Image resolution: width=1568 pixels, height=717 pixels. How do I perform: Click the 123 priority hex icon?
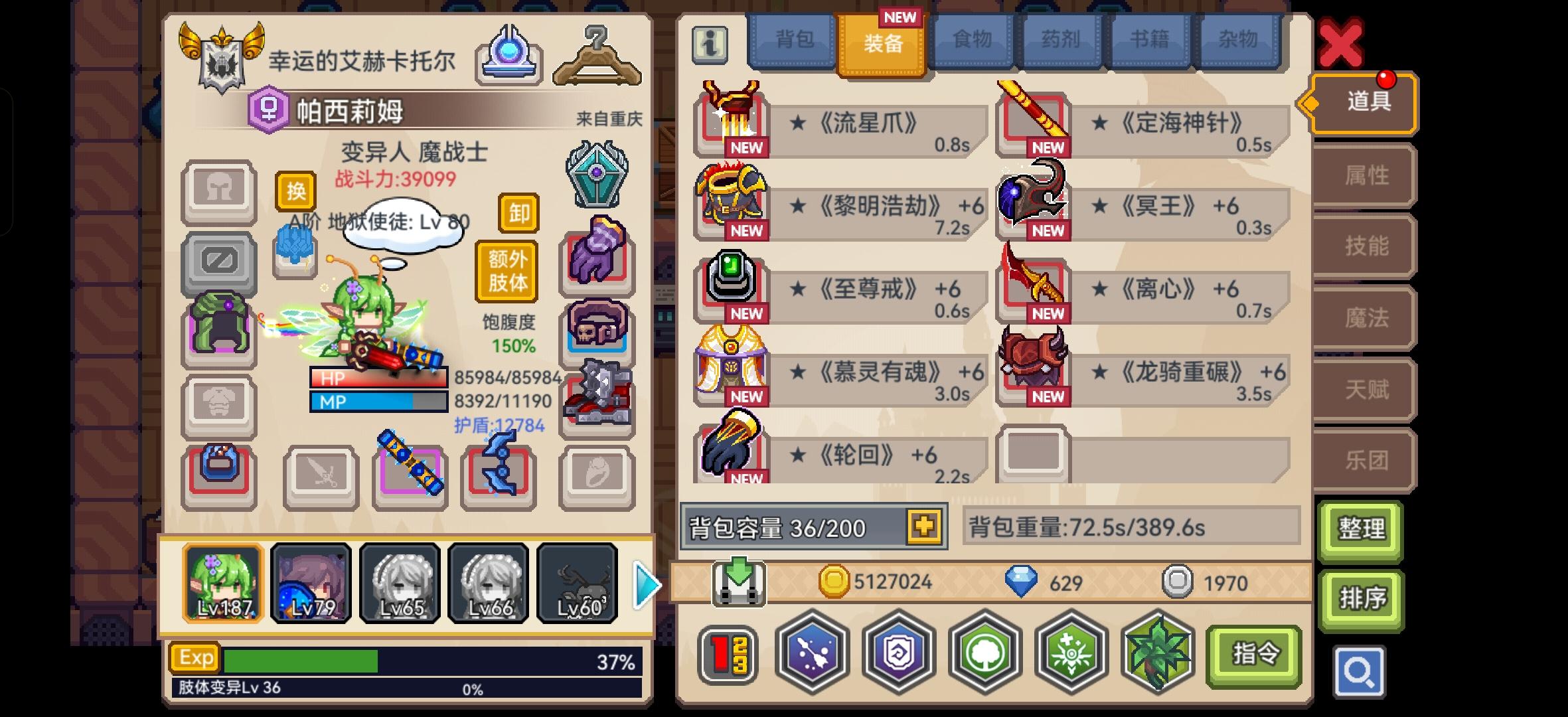[727, 654]
